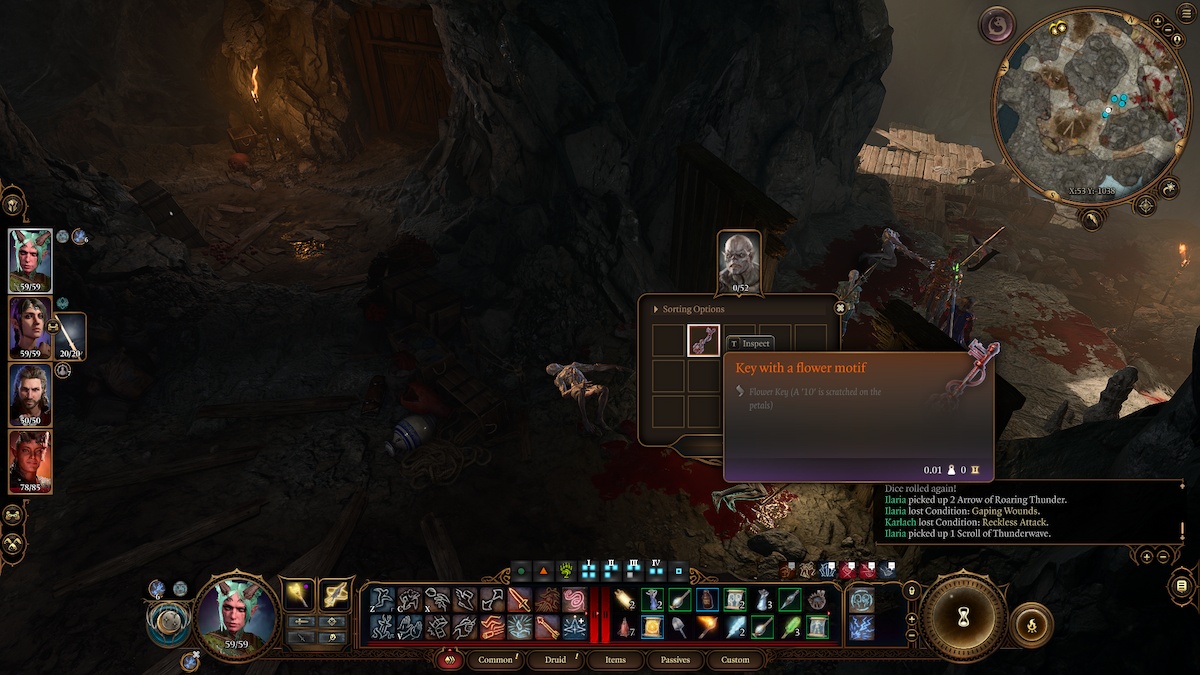Screen dimensions: 1200x675
Task: Open the combat log options button
Action: click(x=1181, y=585)
